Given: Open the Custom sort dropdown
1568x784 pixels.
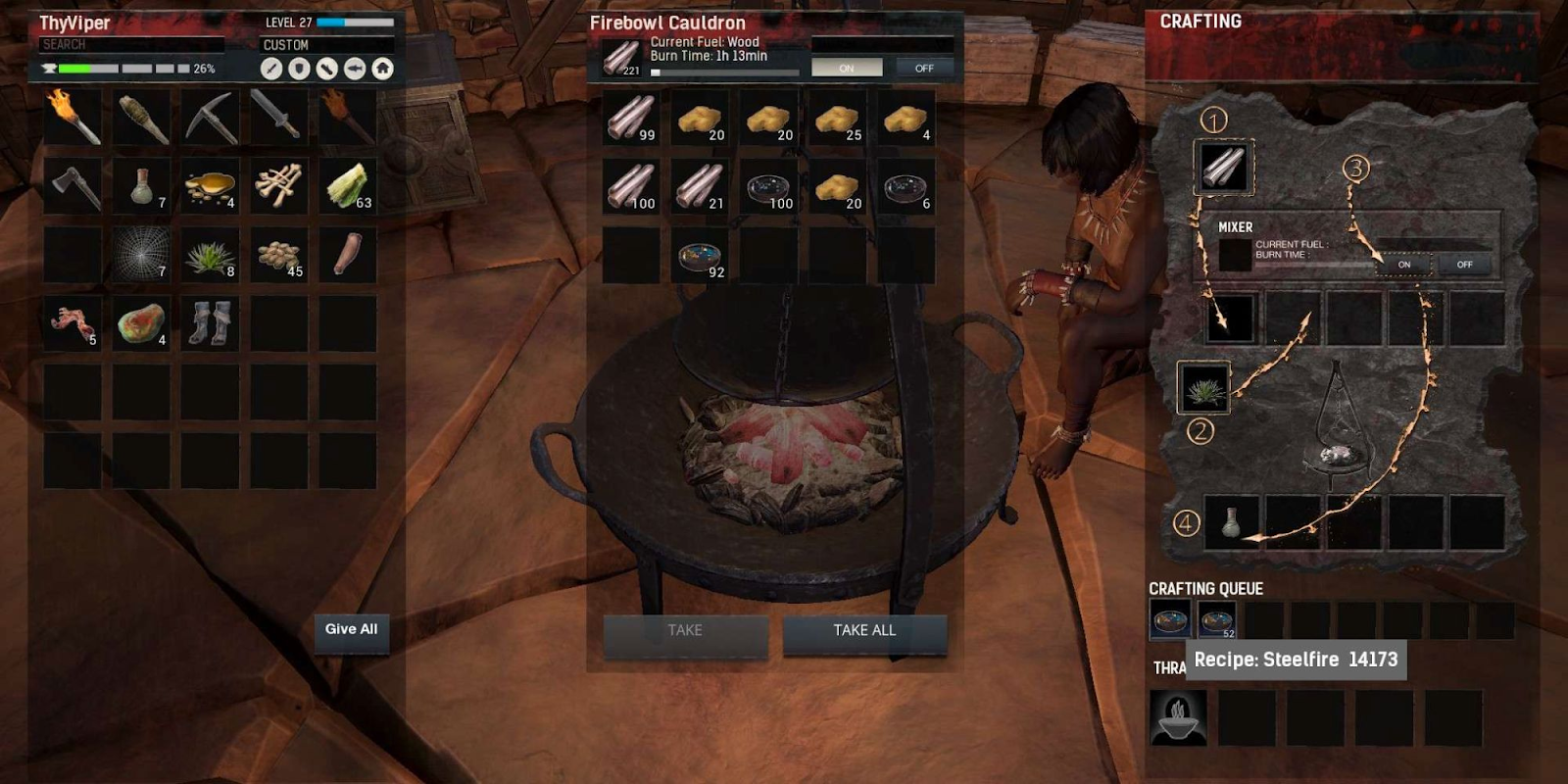Looking at the screenshot, I should [327, 45].
